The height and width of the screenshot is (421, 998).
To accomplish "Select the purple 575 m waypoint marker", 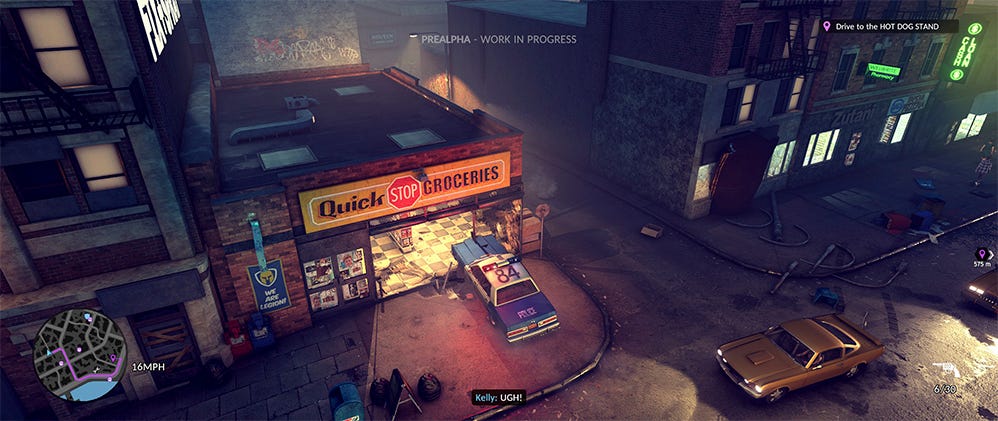I will [981, 254].
